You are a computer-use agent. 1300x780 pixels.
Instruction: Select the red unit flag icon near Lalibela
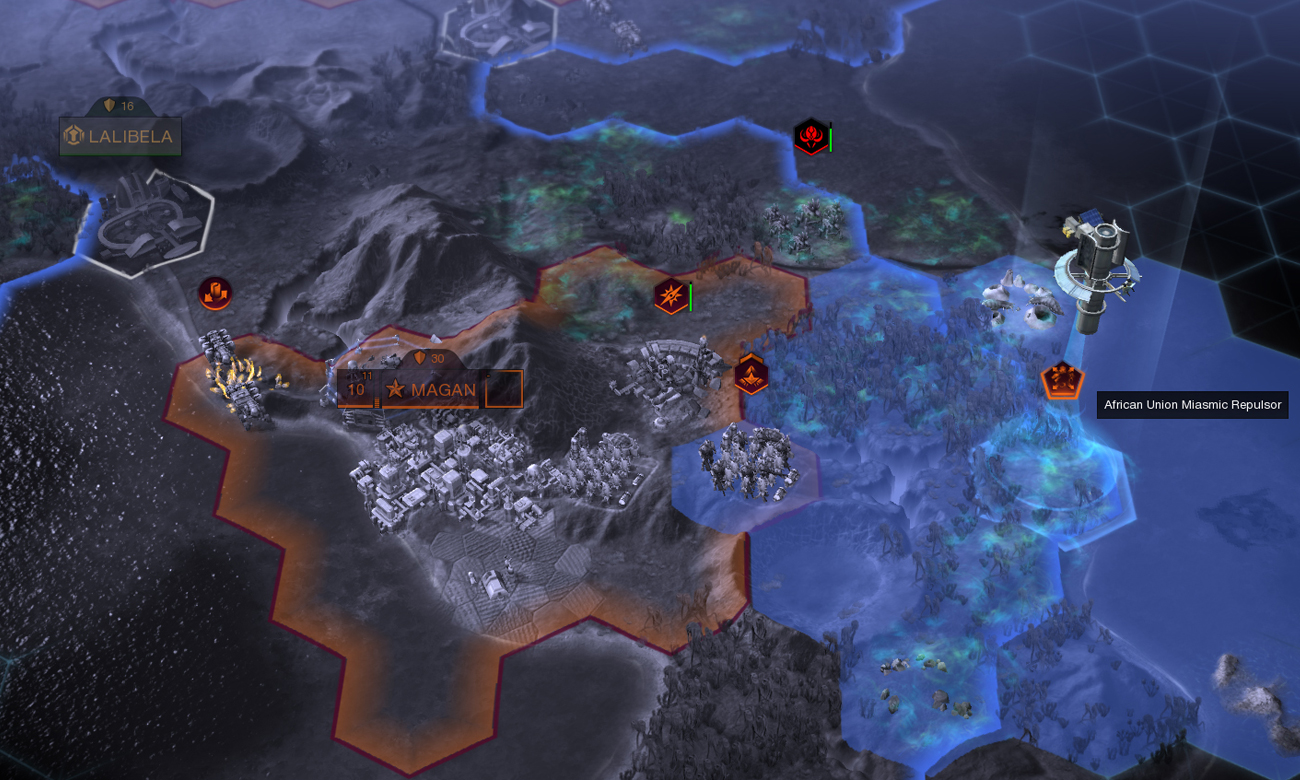[213, 291]
